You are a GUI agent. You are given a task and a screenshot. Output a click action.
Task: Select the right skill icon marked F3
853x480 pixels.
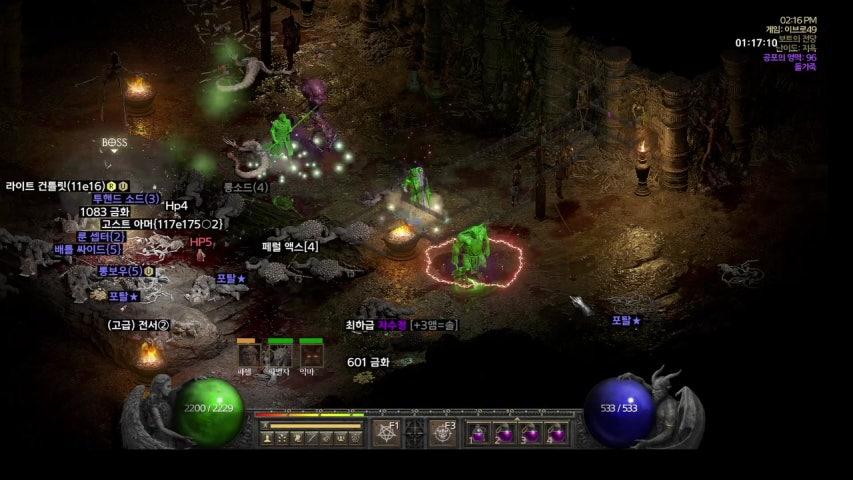point(443,433)
